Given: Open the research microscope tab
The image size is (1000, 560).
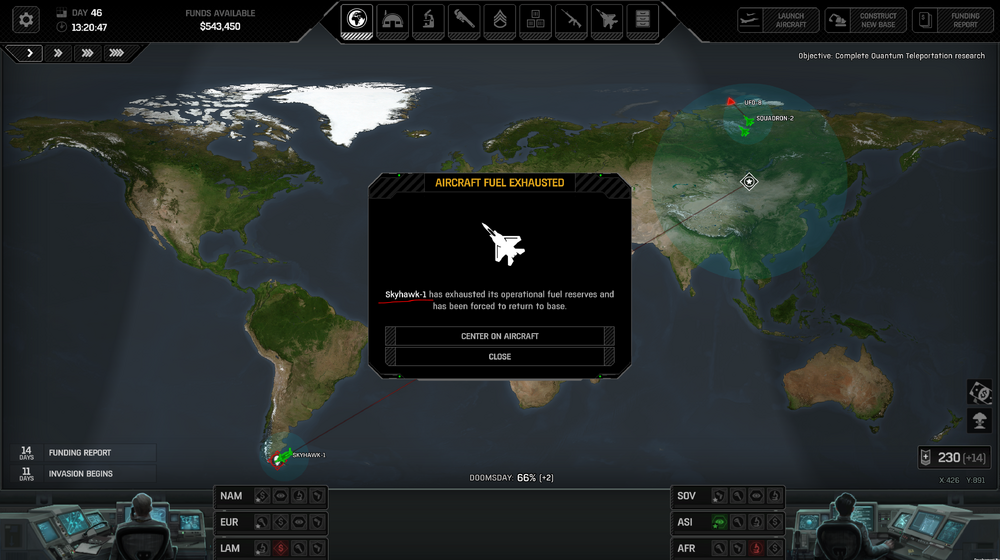Looking at the screenshot, I should coord(428,19).
